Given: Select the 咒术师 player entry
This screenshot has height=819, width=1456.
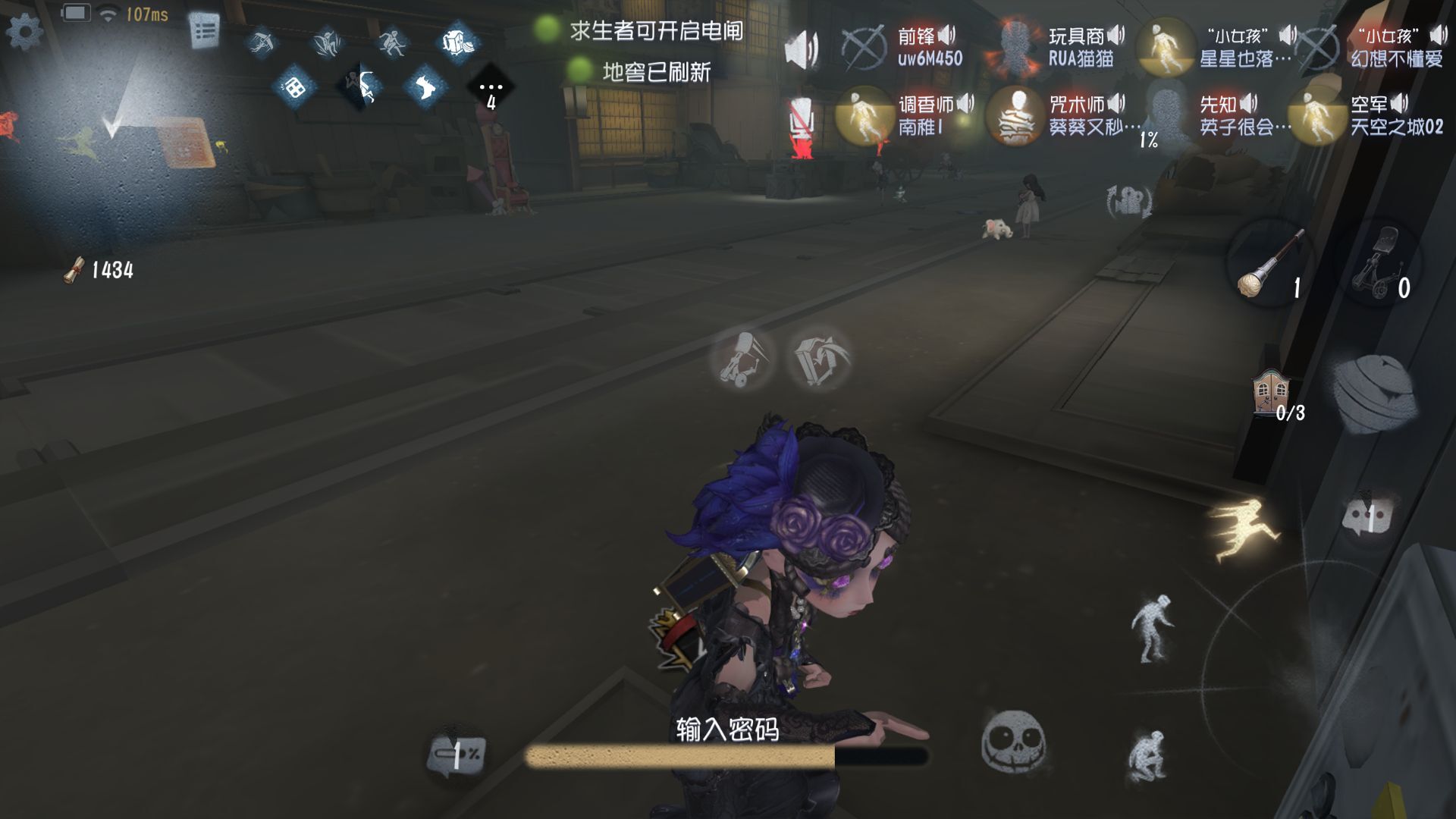Looking at the screenshot, I should coord(1062,115).
